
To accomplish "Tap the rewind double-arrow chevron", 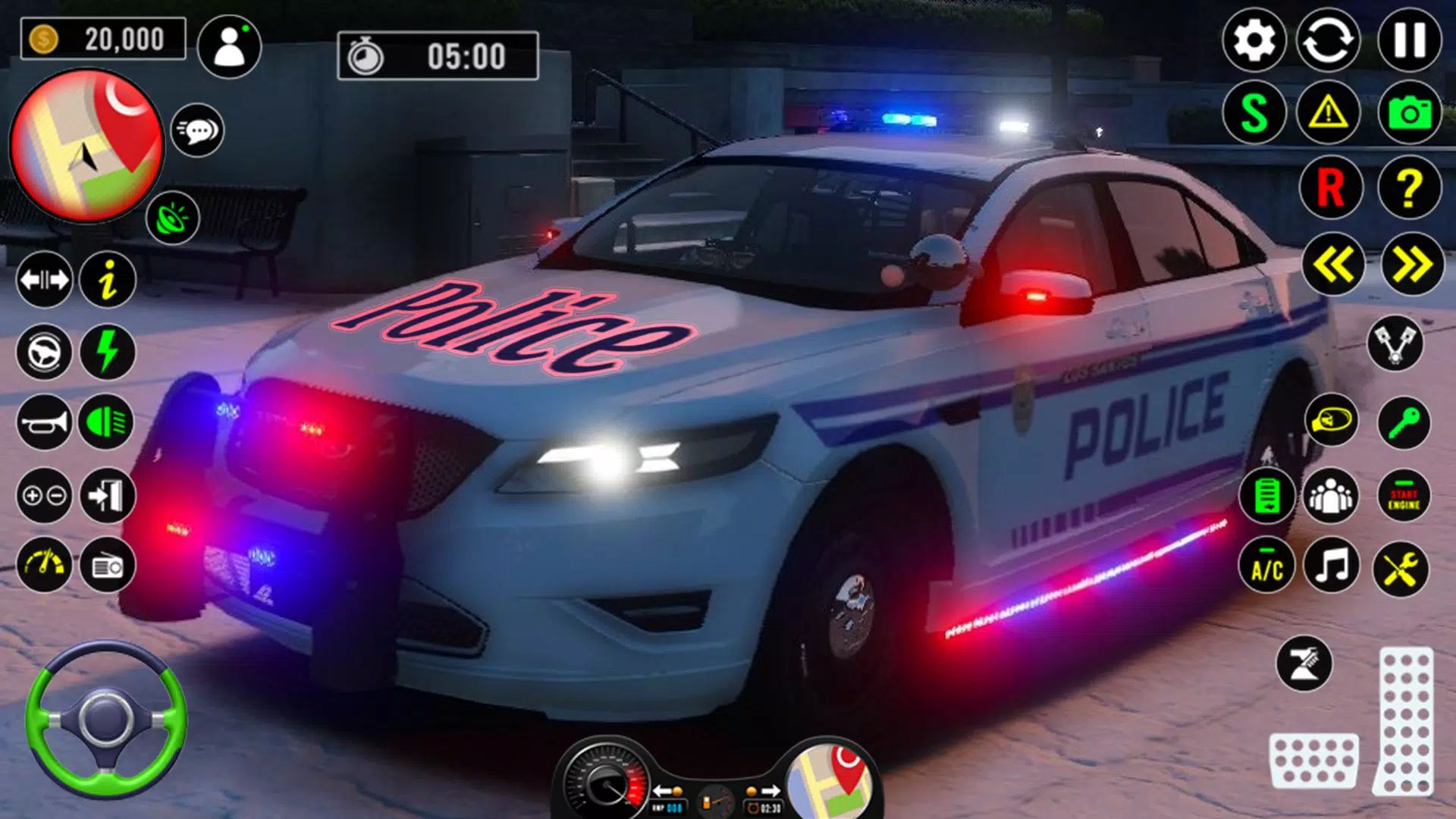I will coord(1335,262).
